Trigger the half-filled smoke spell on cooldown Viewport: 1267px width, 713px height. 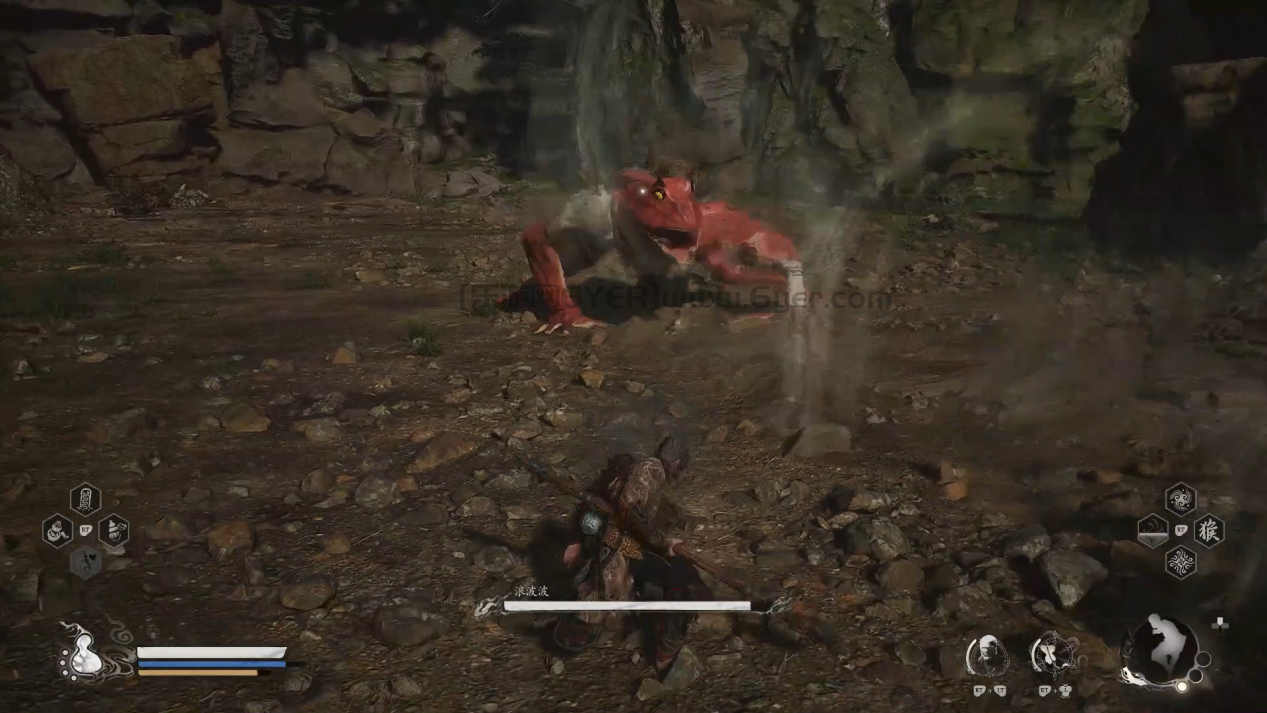pyautogui.click(x=1152, y=530)
